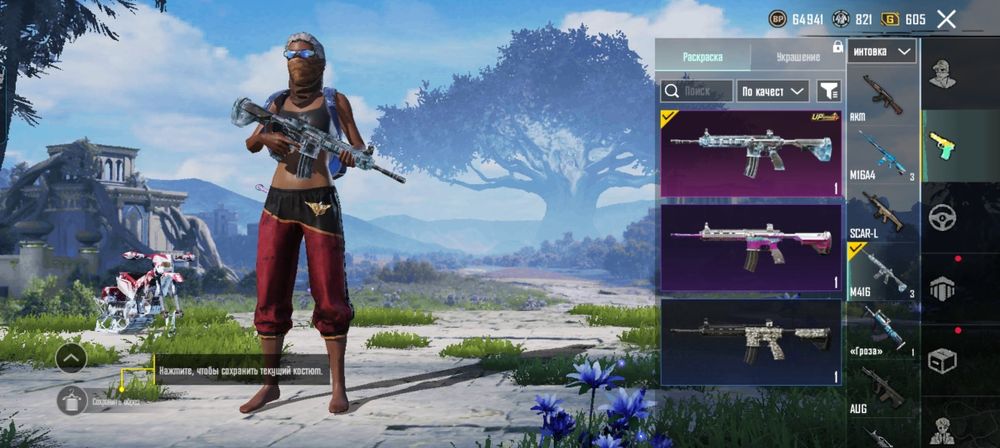Switch to the Раскраска tab

coord(702,57)
